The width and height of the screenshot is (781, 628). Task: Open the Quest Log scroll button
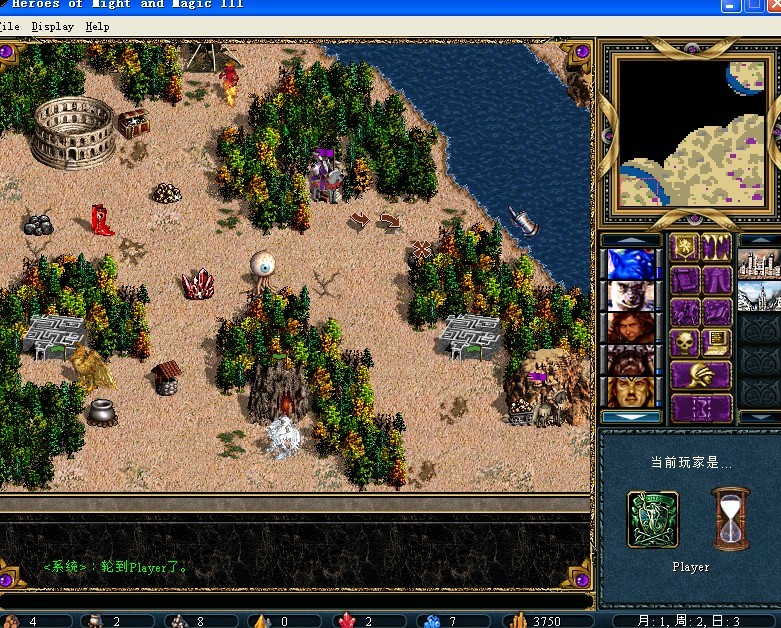coord(684,280)
